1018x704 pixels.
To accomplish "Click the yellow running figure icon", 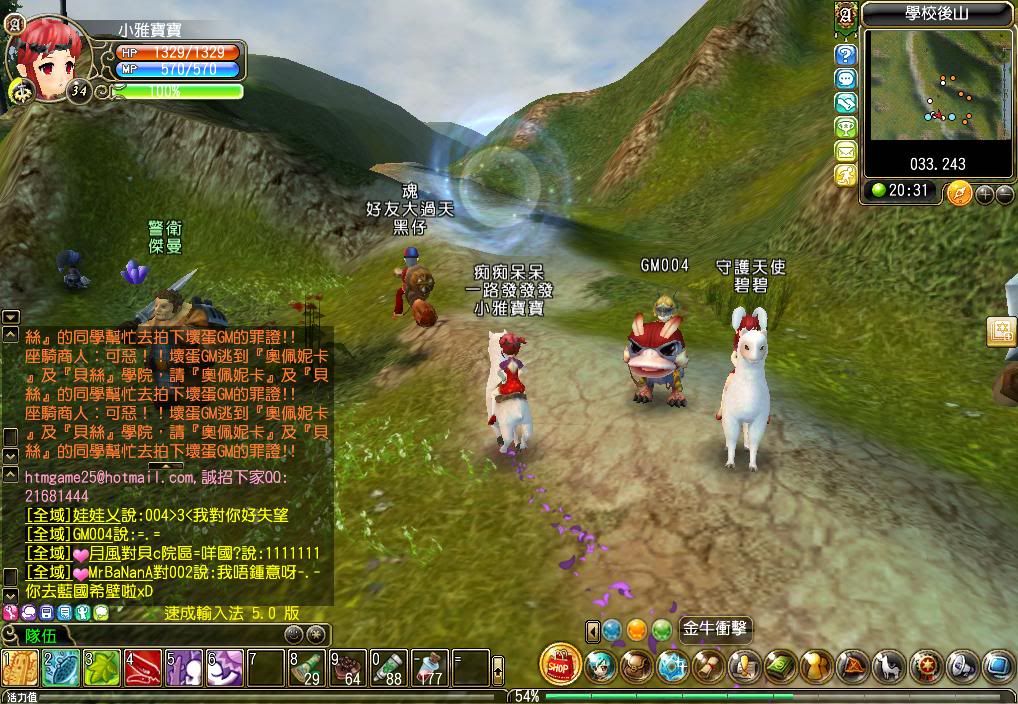I will tap(846, 175).
